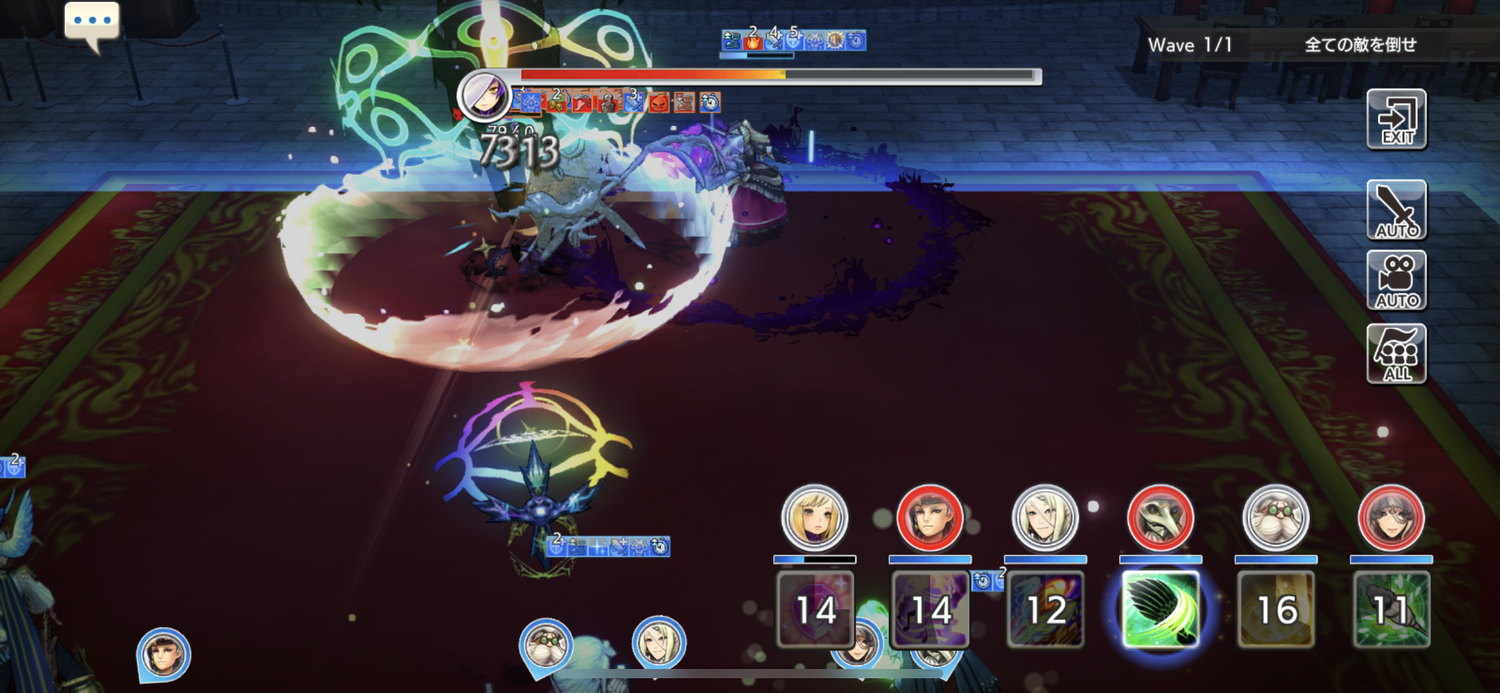Toggle sword AUTO battle mode
The height and width of the screenshot is (693, 1500).
1396,210
